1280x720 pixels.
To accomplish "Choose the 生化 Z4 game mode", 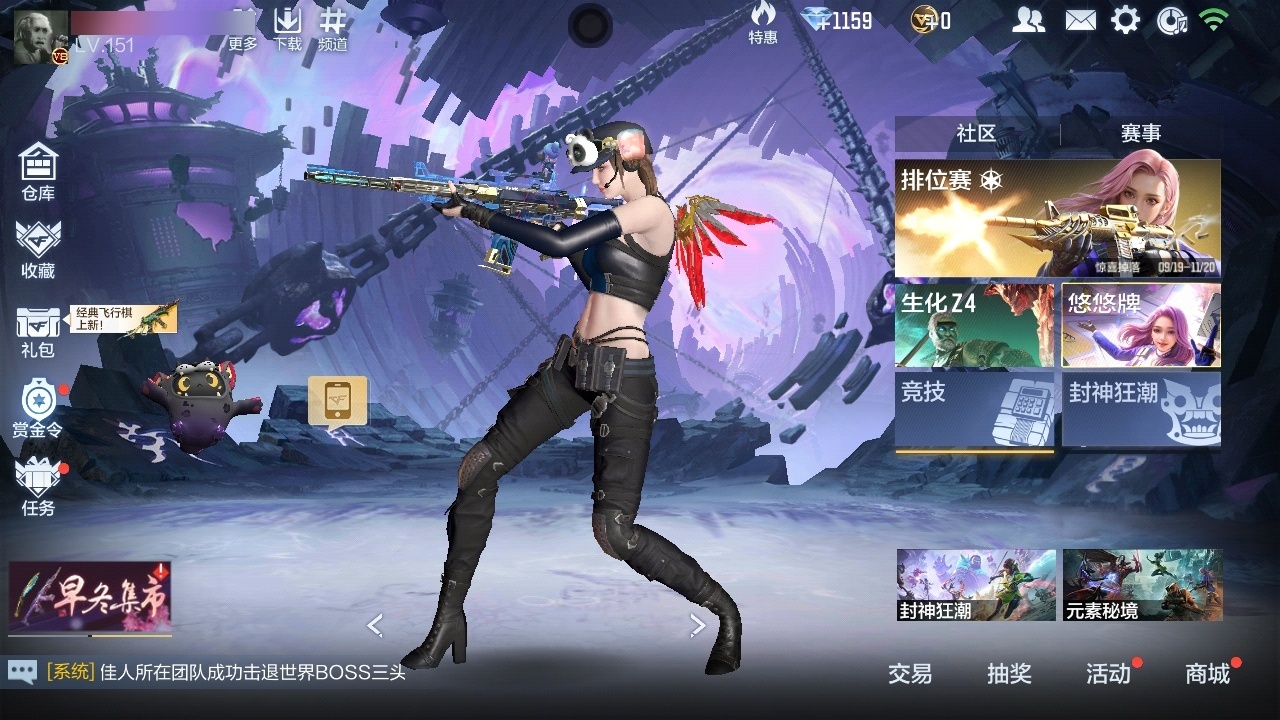I will click(x=974, y=326).
